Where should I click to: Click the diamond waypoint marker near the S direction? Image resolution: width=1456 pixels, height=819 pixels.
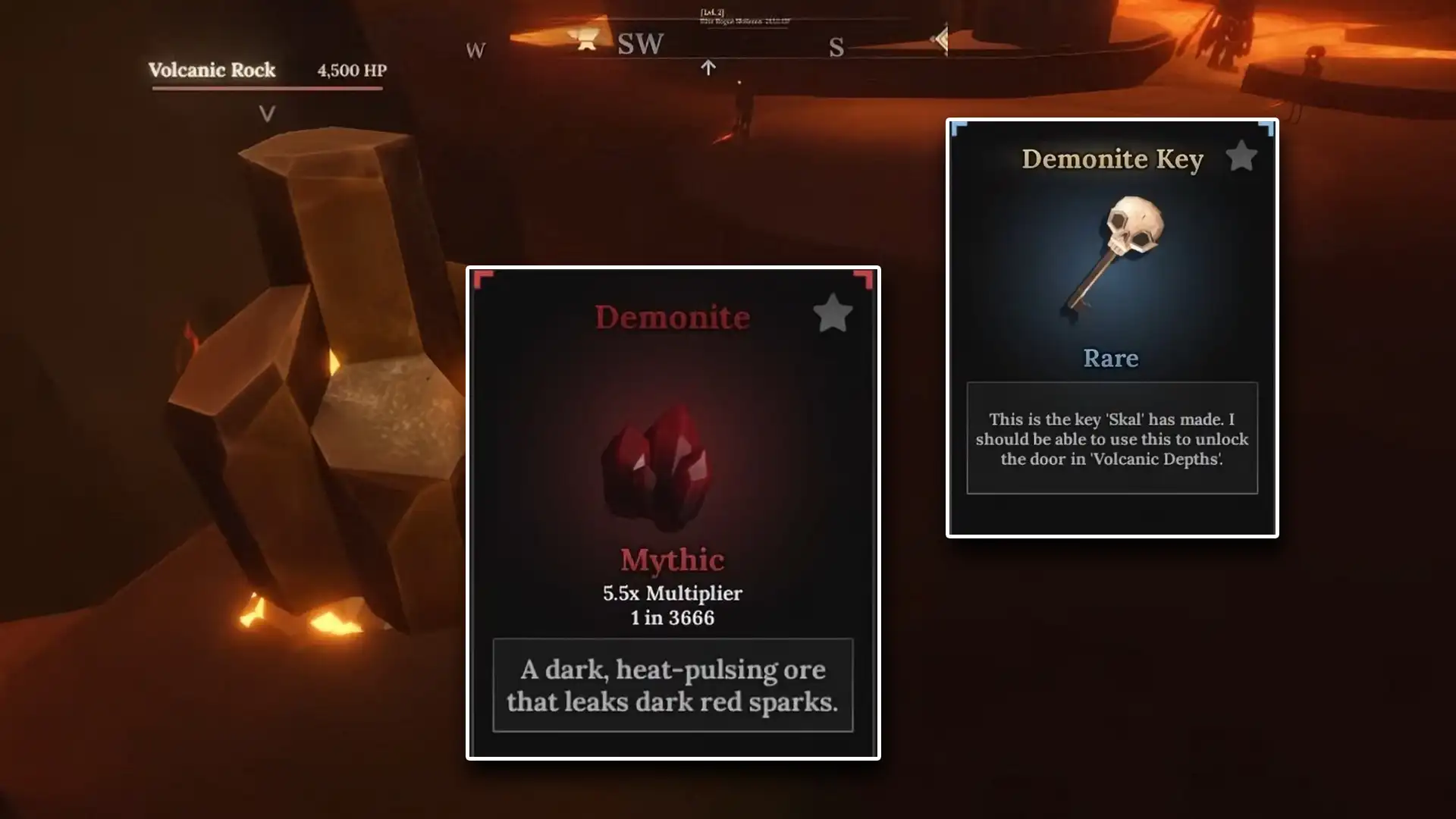click(942, 38)
